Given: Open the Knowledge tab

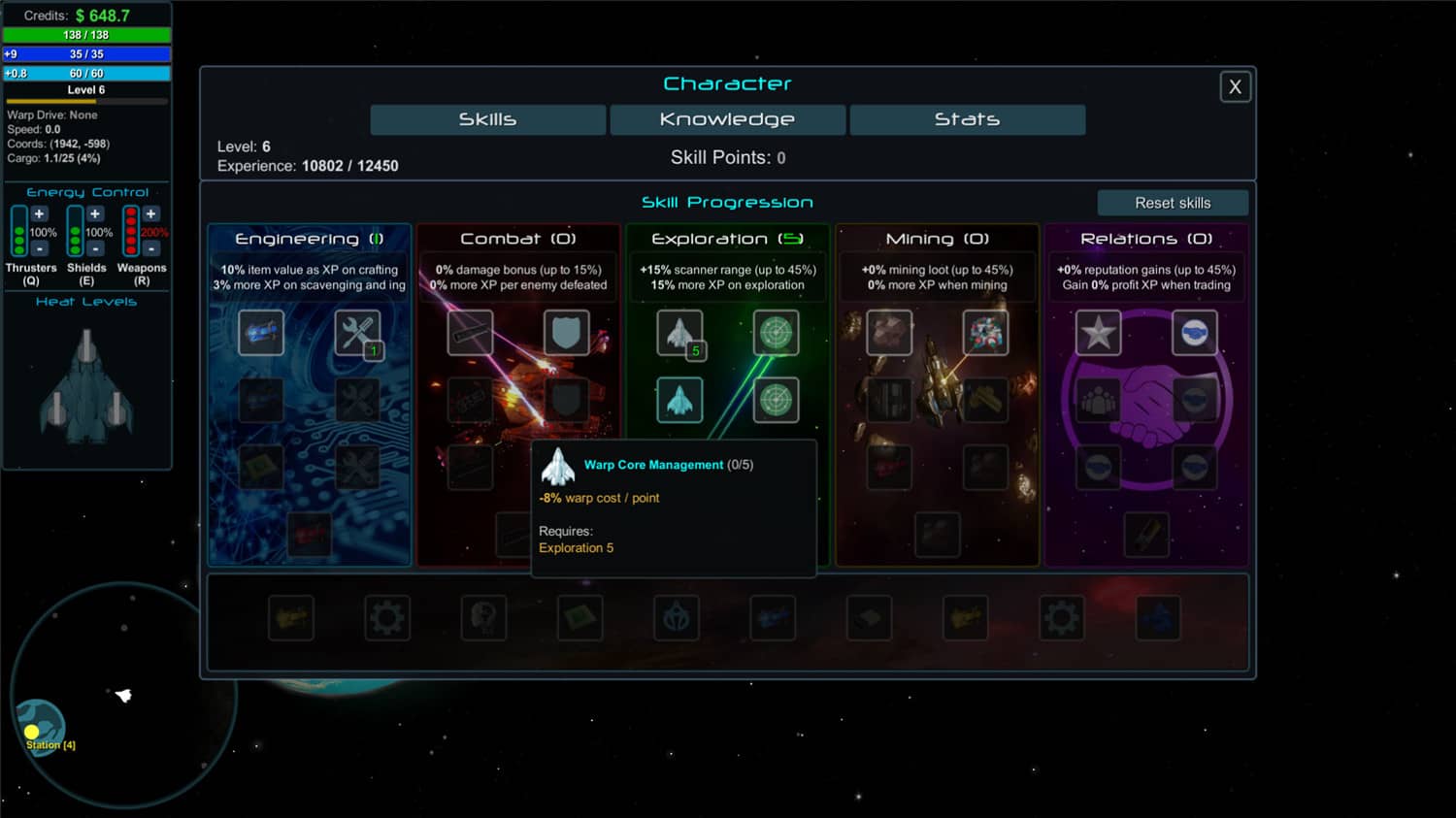Looking at the screenshot, I should pyautogui.click(x=727, y=119).
